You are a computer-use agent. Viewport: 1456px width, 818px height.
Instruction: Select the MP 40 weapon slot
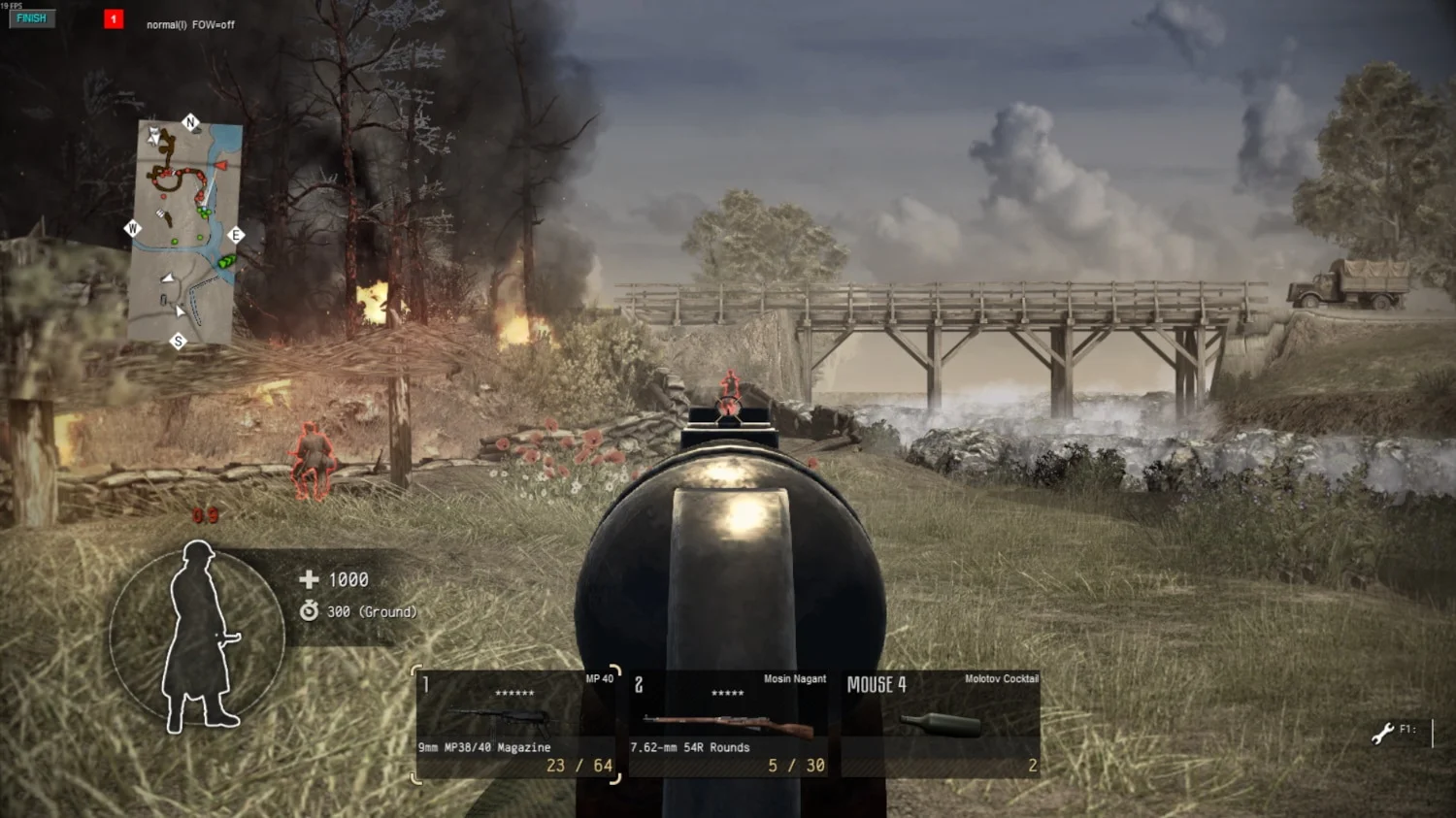[x=516, y=724]
